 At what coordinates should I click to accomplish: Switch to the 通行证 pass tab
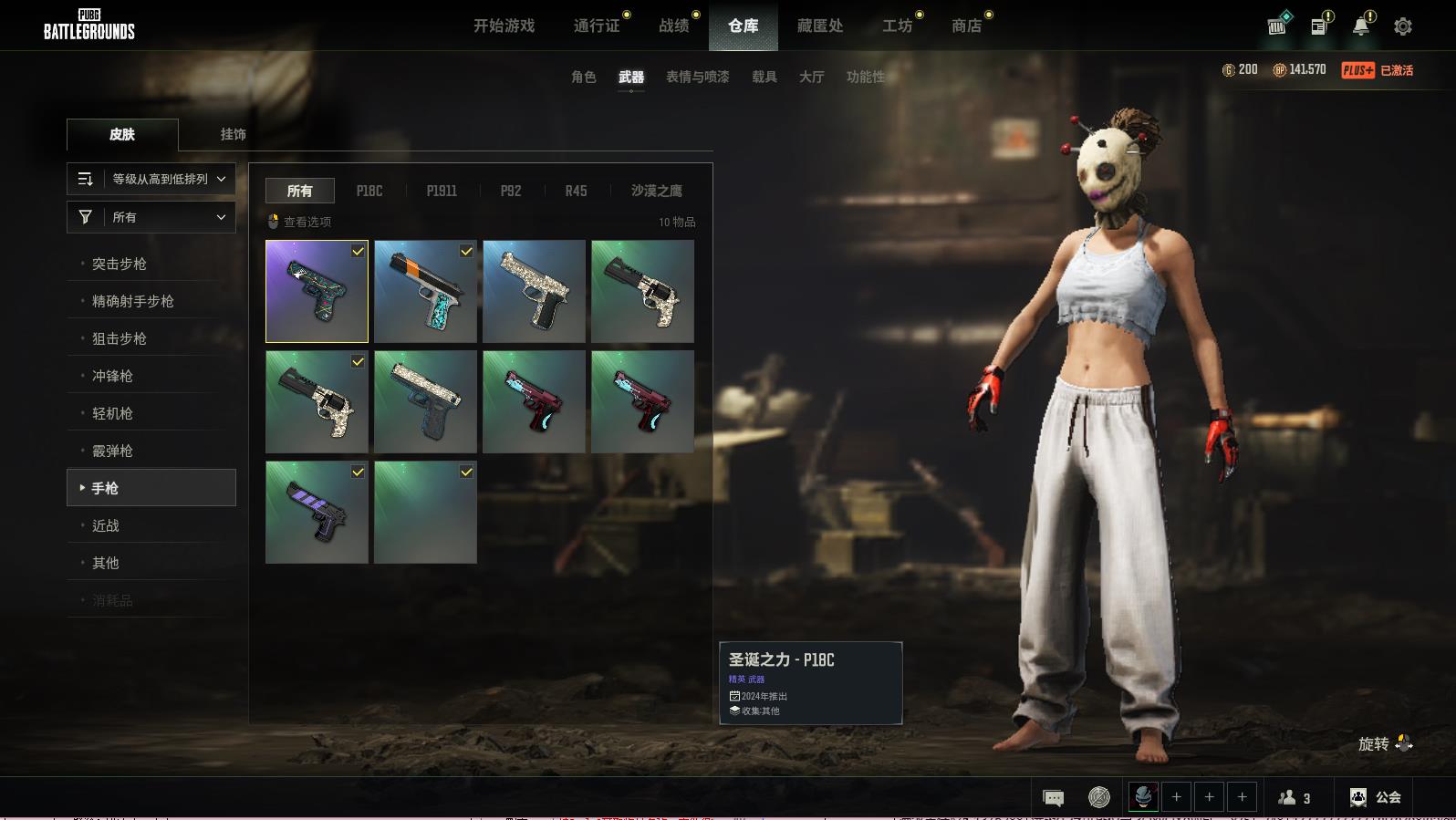[597, 26]
